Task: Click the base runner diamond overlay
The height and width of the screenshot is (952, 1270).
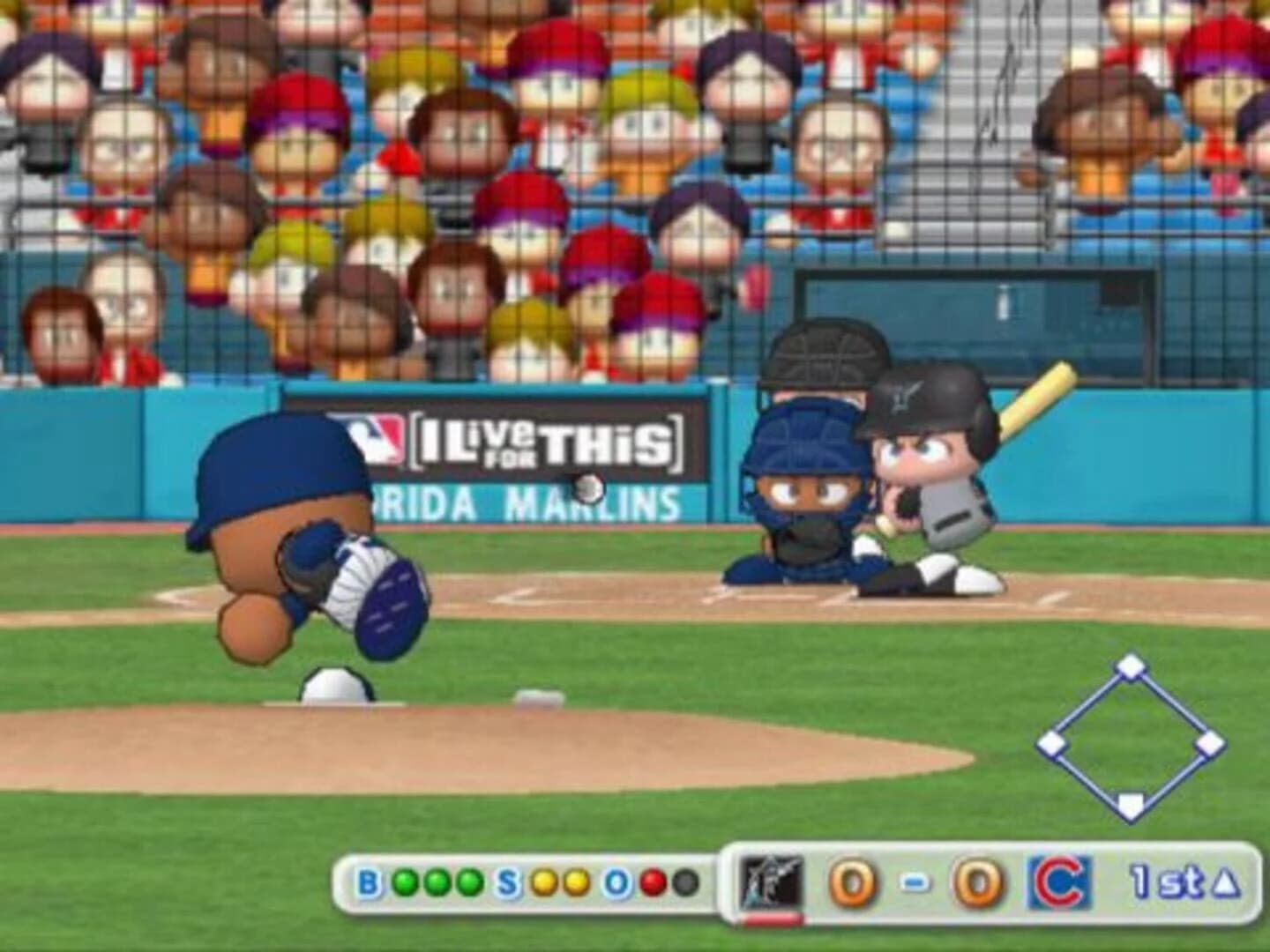Action: point(1129,734)
